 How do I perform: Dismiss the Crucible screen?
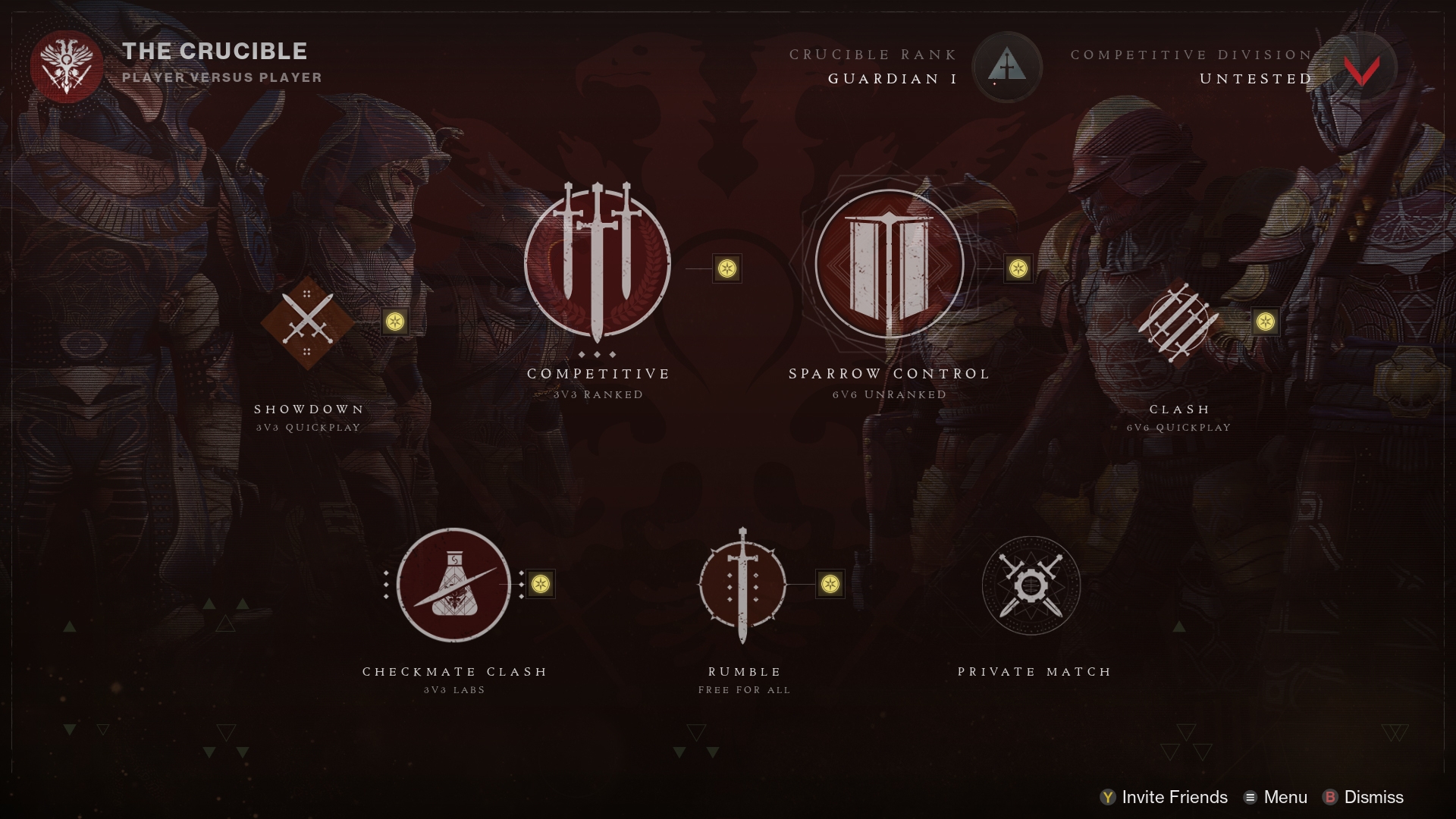pyautogui.click(x=1363, y=797)
